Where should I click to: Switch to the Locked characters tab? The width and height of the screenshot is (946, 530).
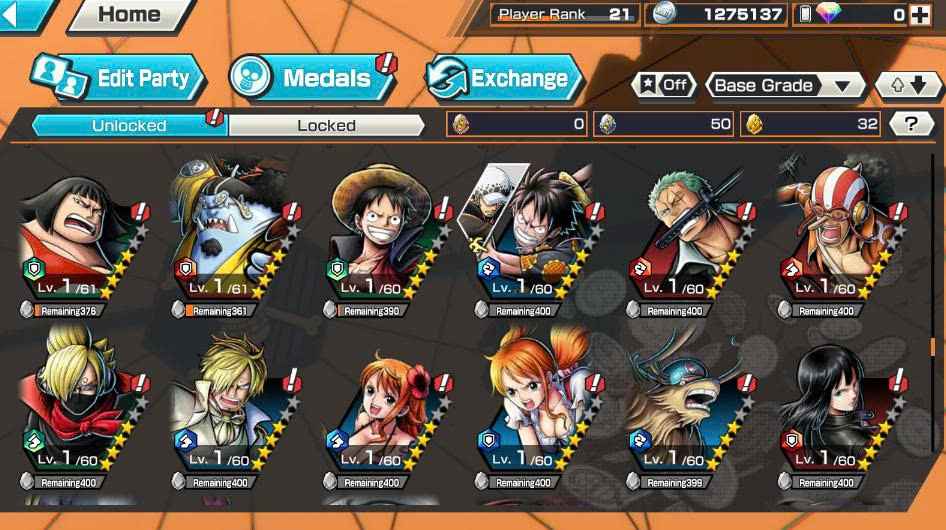326,125
